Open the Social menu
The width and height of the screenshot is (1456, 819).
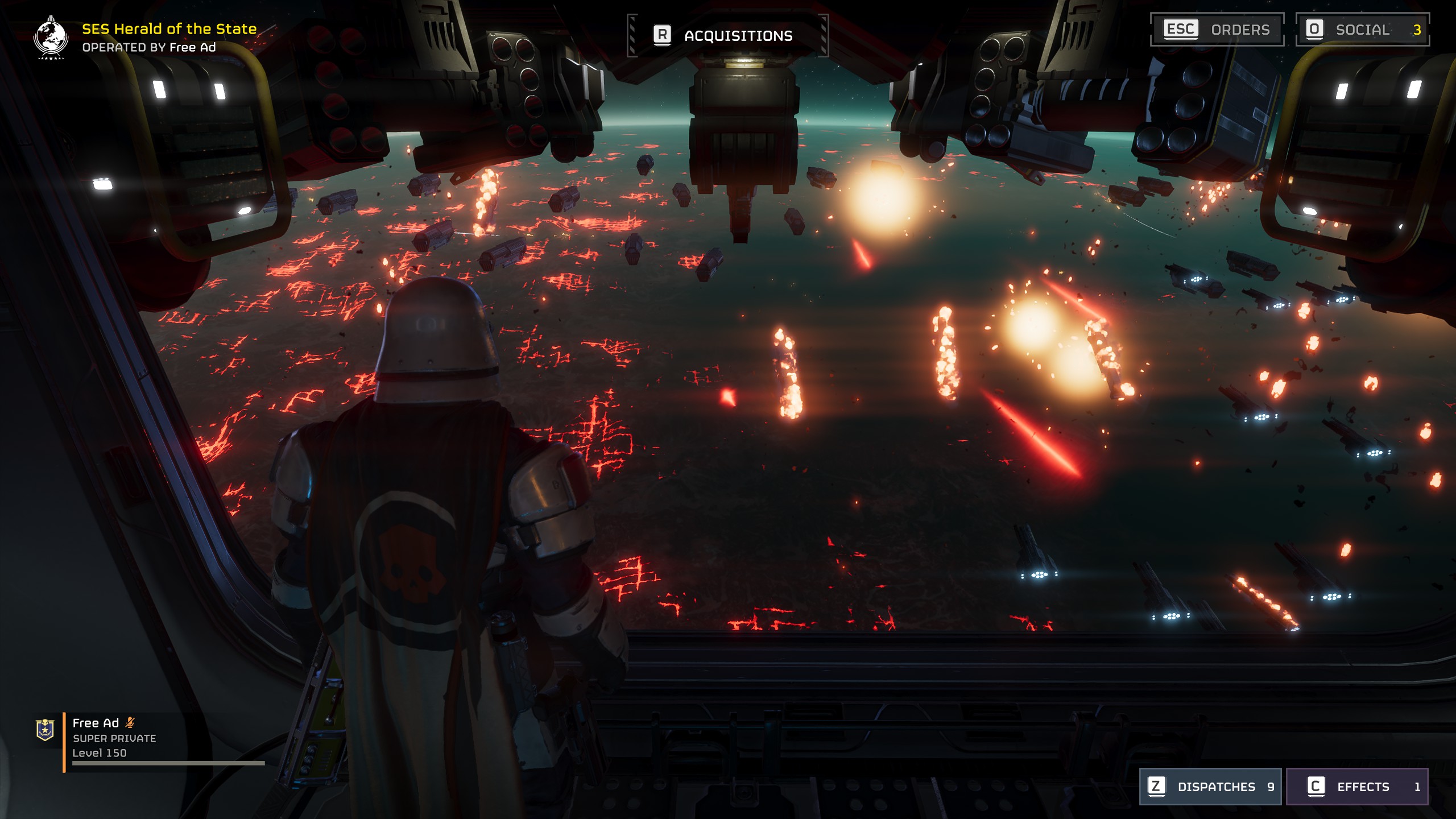(1362, 30)
